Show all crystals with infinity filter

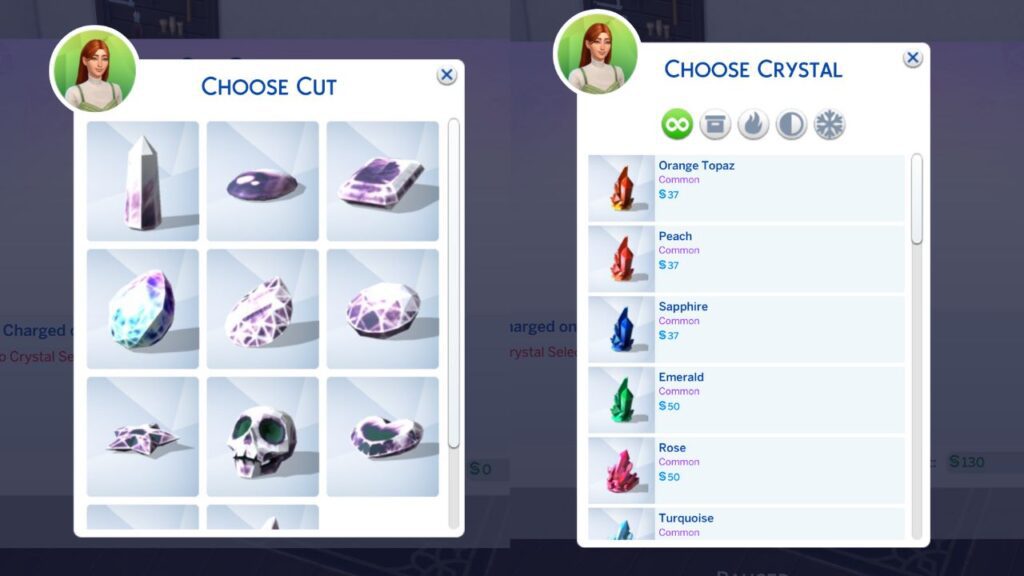pos(677,125)
